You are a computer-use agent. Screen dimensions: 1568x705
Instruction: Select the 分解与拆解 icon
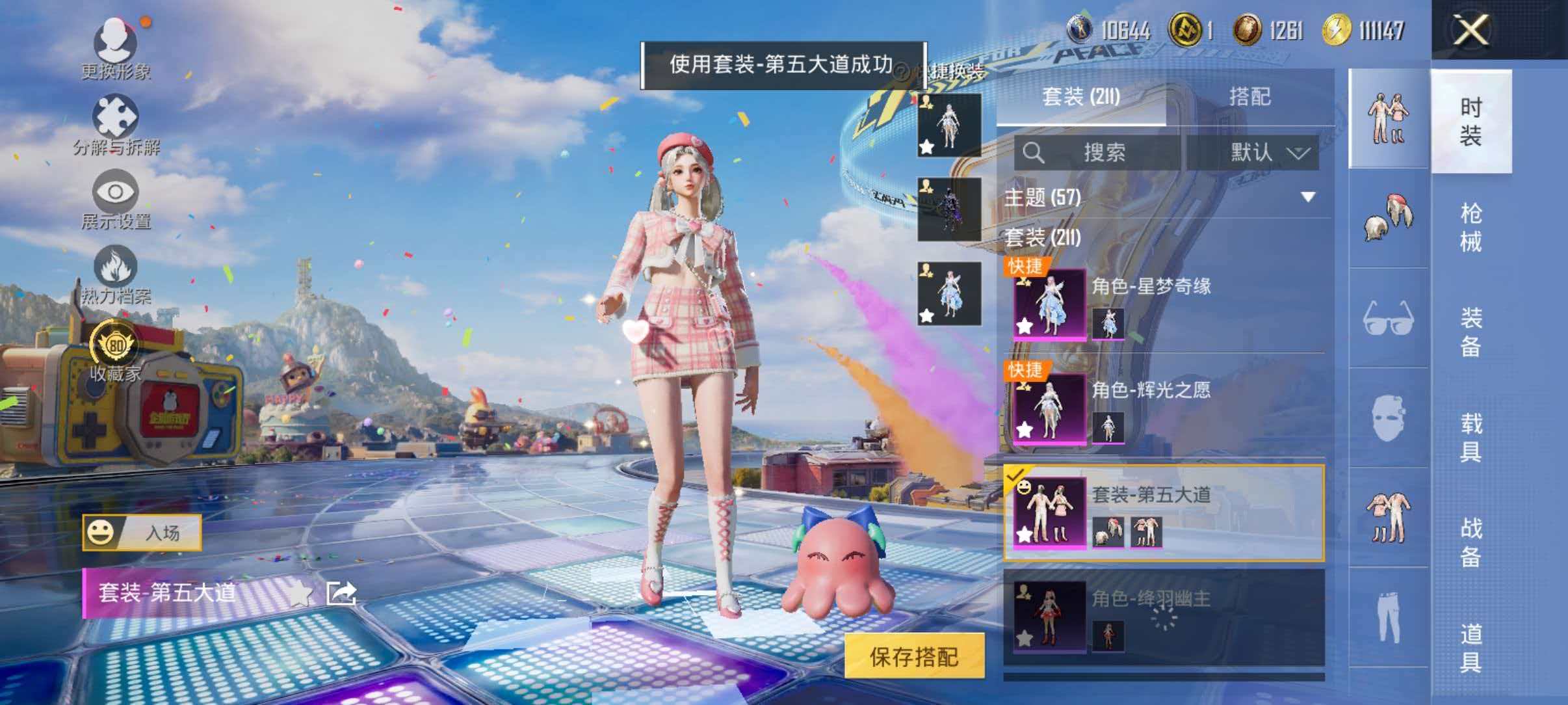pos(117,117)
